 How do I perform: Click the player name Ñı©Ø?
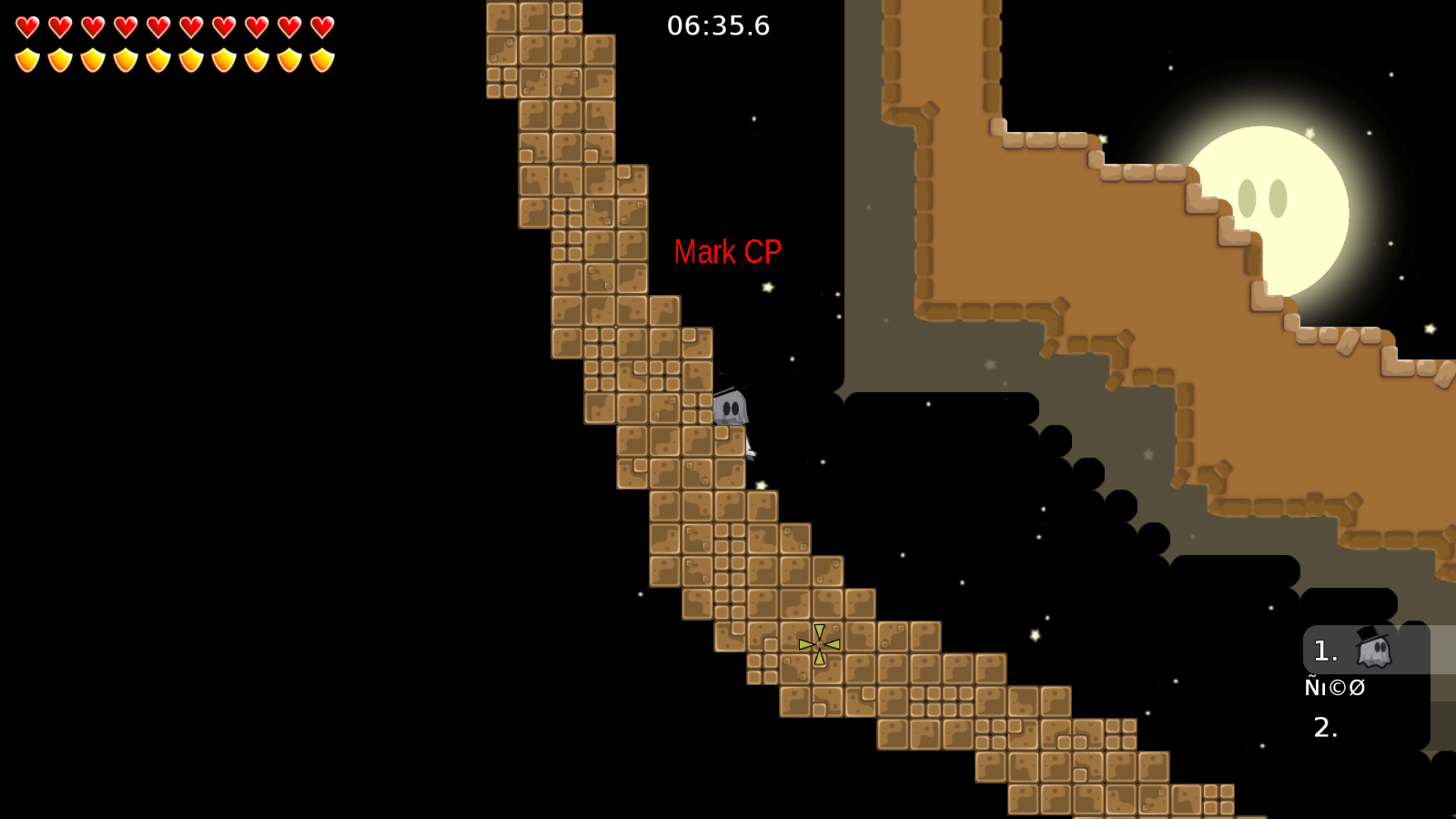(1335, 688)
